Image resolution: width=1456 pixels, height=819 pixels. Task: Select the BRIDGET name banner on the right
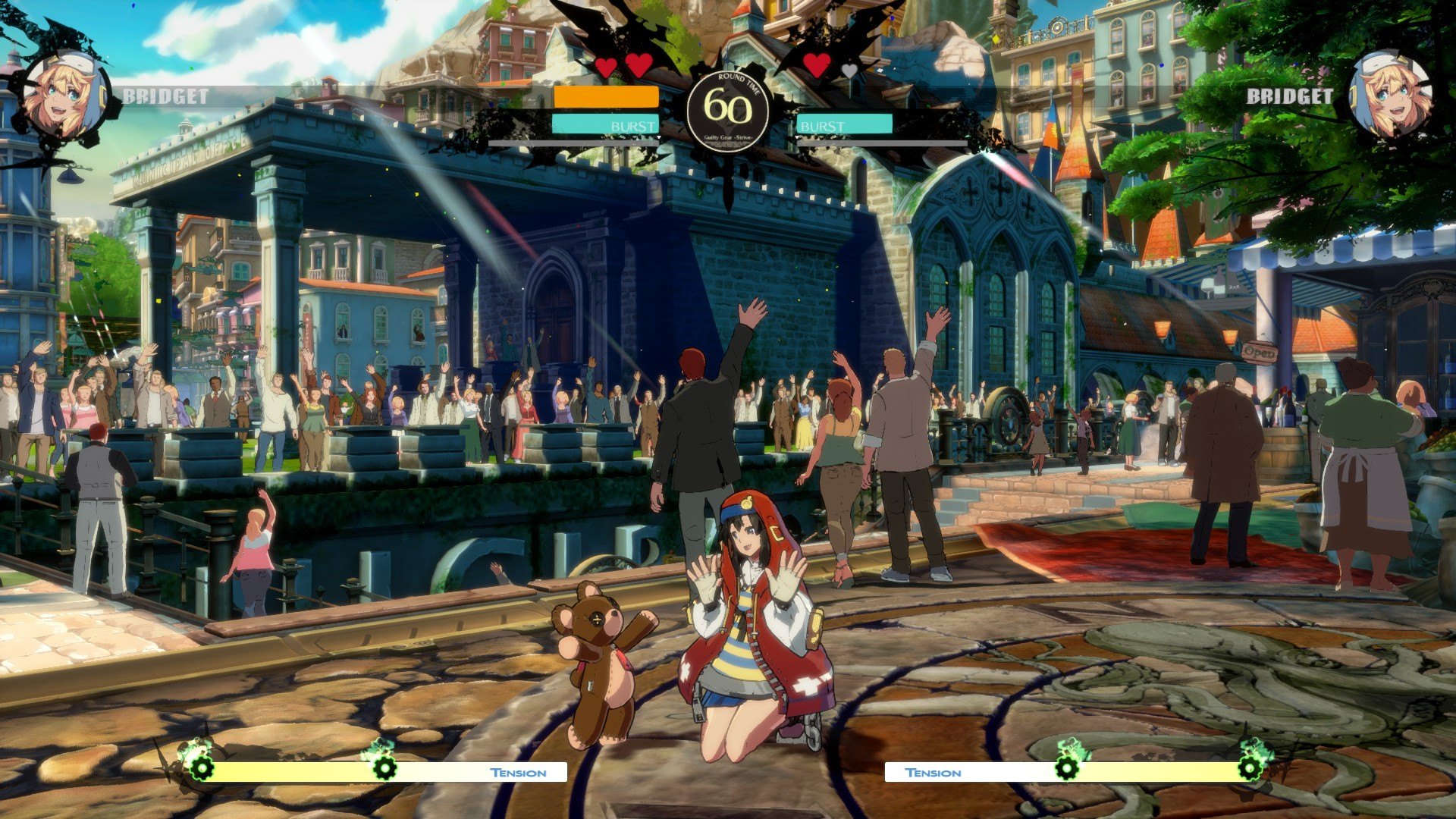pyautogui.click(x=1289, y=96)
